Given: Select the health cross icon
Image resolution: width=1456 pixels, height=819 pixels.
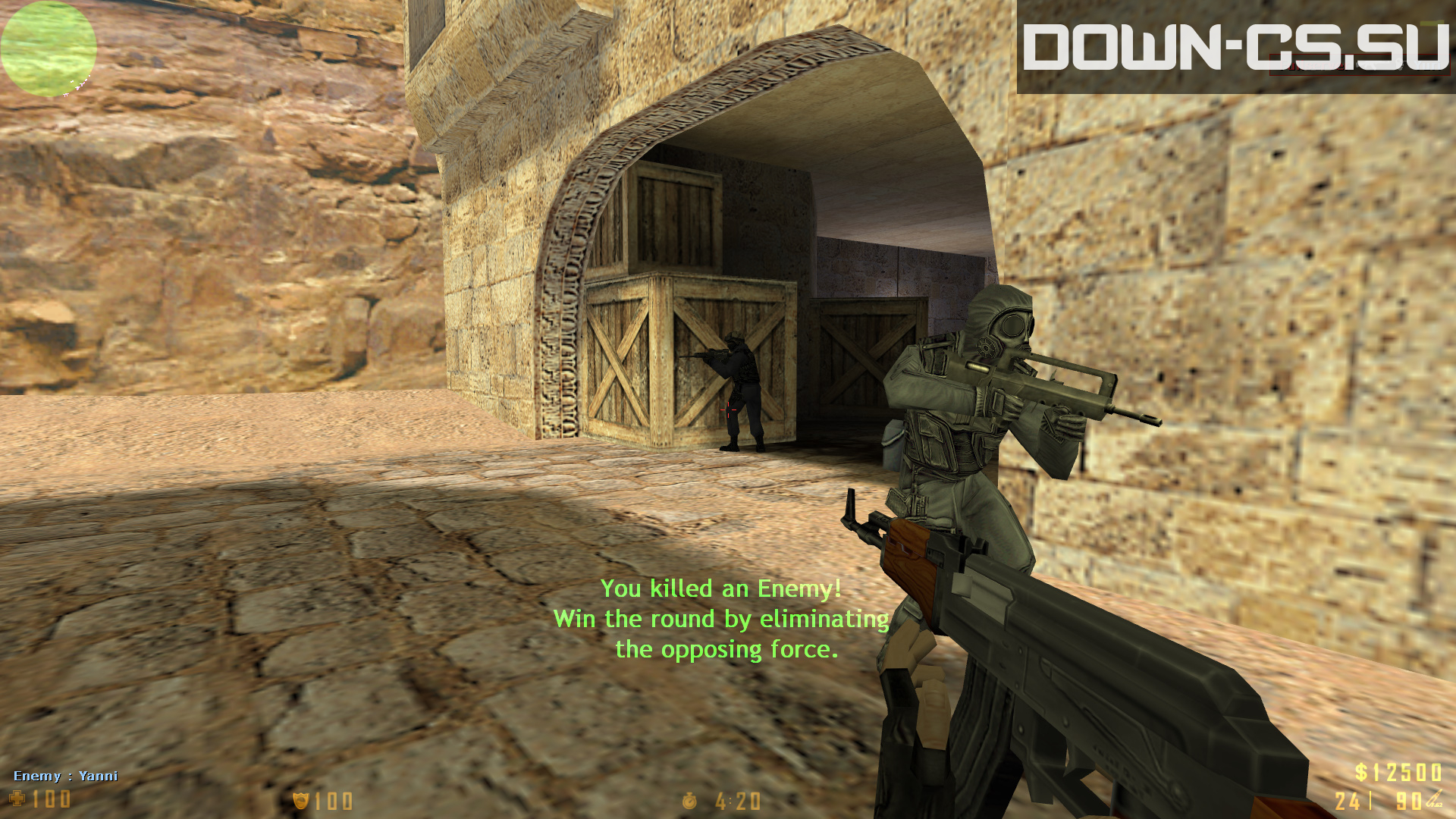Looking at the screenshot, I should pyautogui.click(x=17, y=799).
